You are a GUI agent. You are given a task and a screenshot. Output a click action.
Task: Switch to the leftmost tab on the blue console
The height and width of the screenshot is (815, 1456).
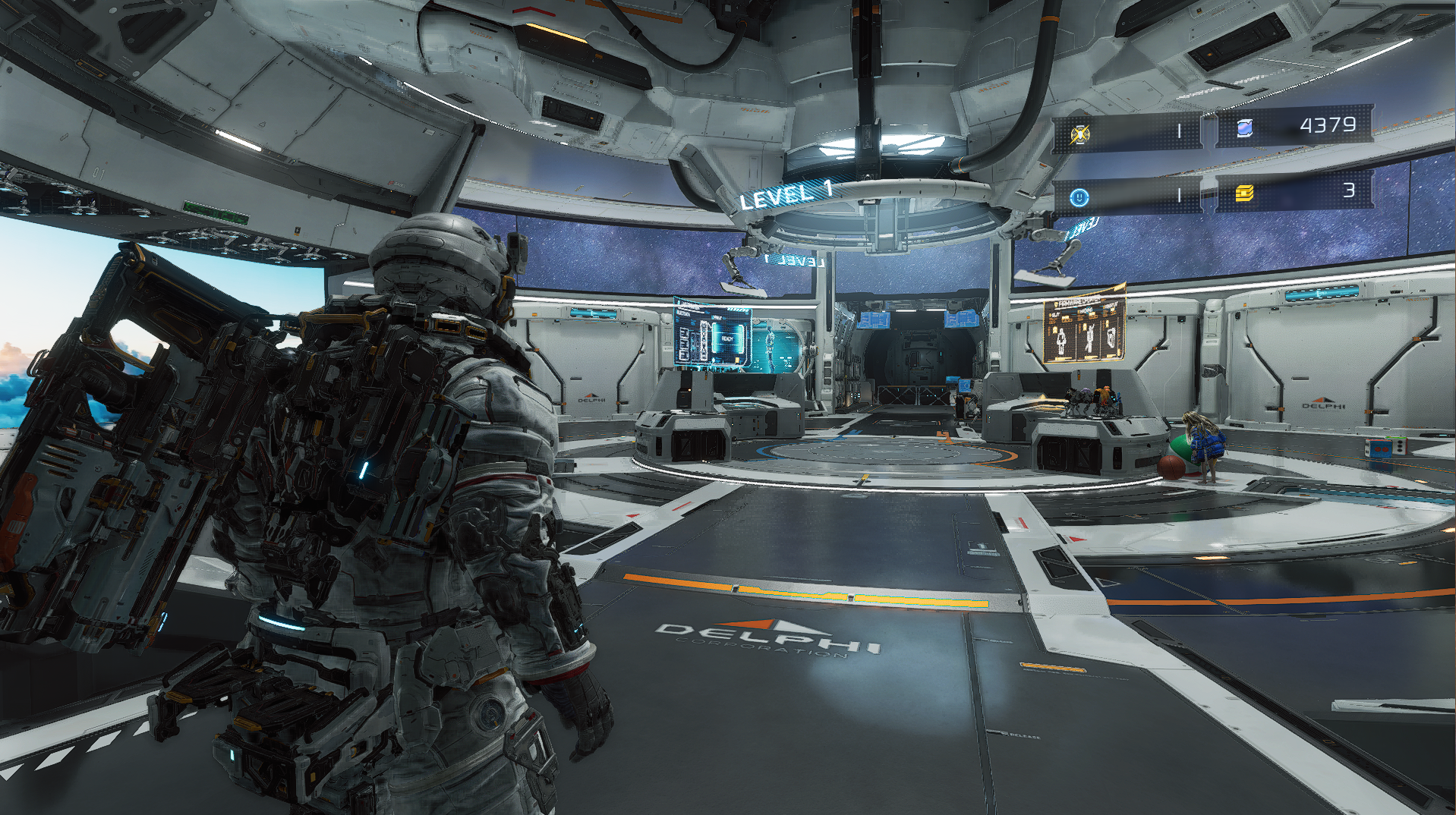[x=684, y=345]
